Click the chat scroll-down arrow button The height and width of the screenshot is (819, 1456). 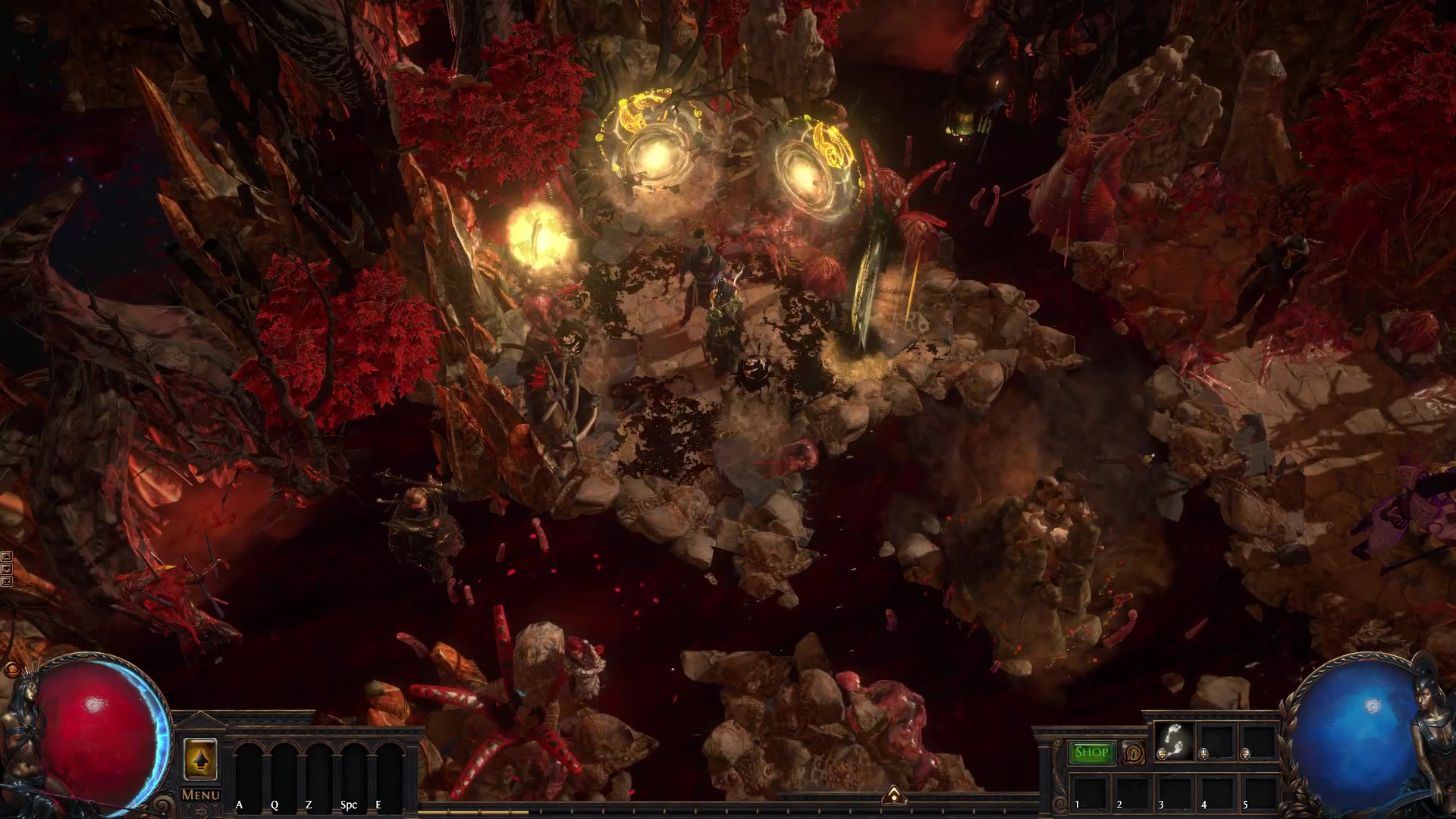pyautogui.click(x=7, y=570)
